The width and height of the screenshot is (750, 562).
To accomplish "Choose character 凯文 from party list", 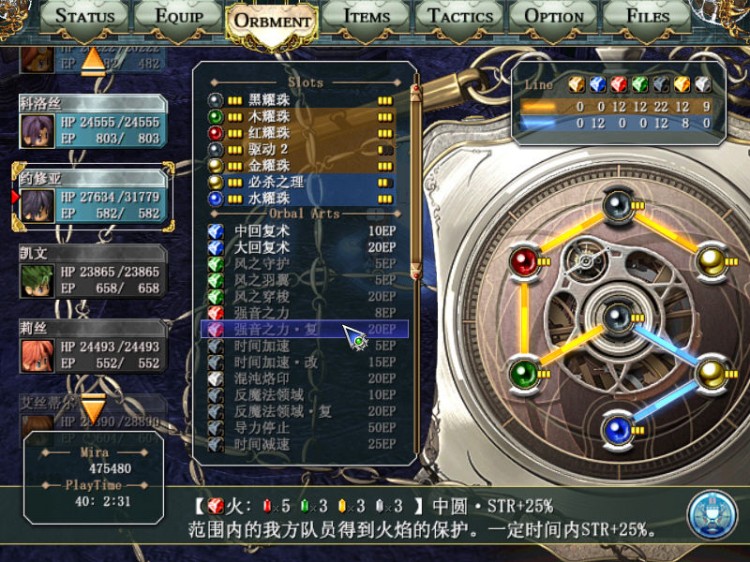I will [x=92, y=271].
